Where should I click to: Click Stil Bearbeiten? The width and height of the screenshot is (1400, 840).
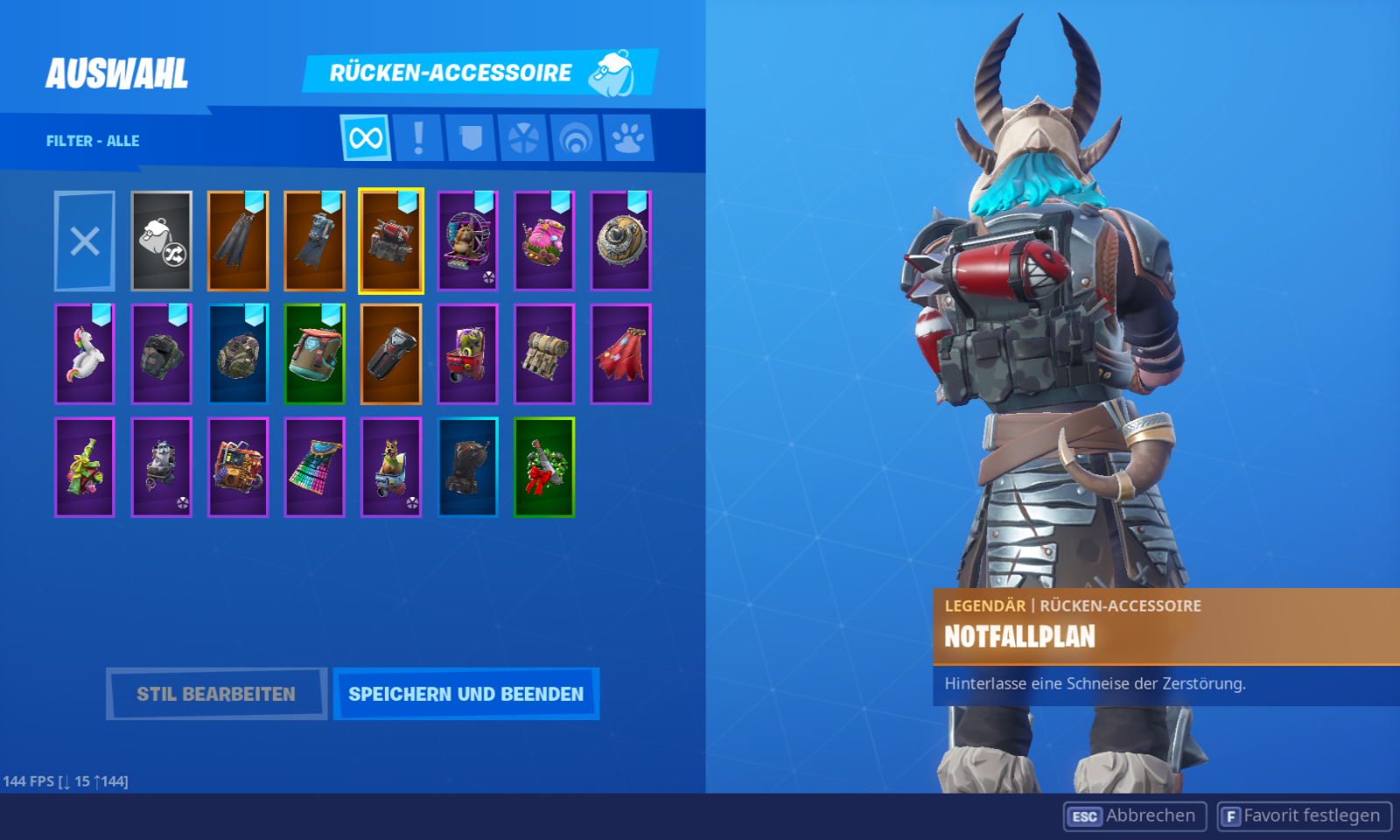(216, 693)
